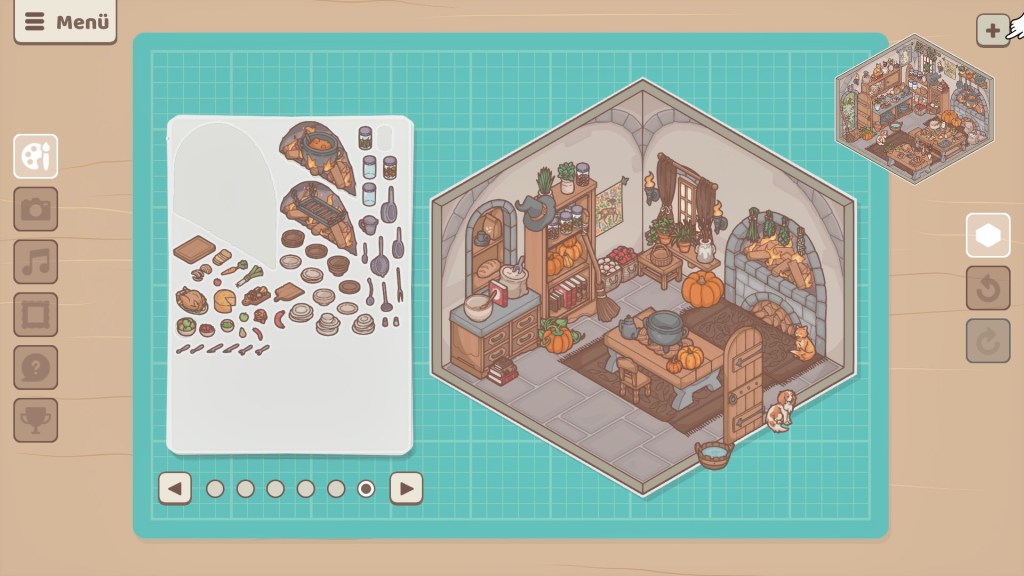Image resolution: width=1024 pixels, height=576 pixels.
Task: Open the music note settings
Action: coord(36,262)
